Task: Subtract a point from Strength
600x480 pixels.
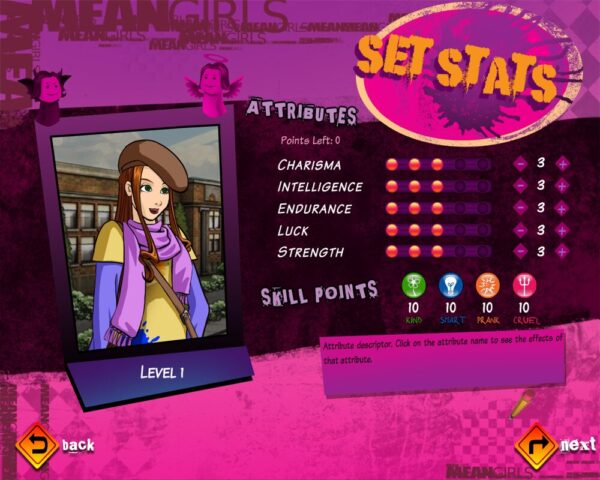Action: (520, 252)
